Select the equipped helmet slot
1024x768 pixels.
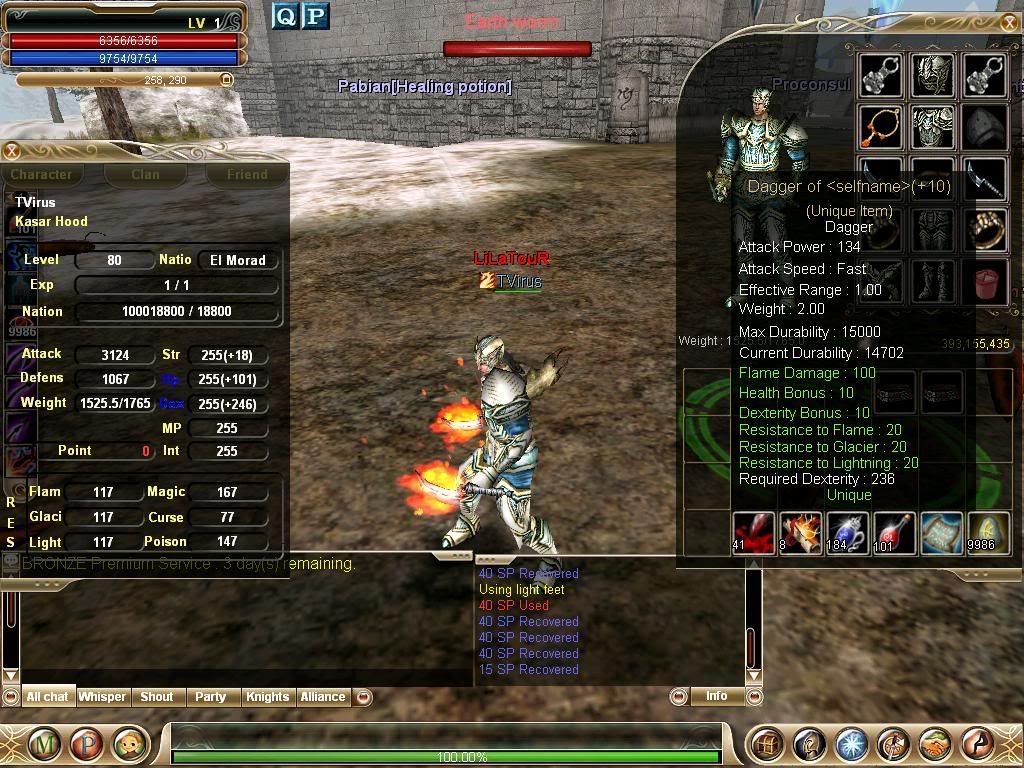tap(932, 75)
